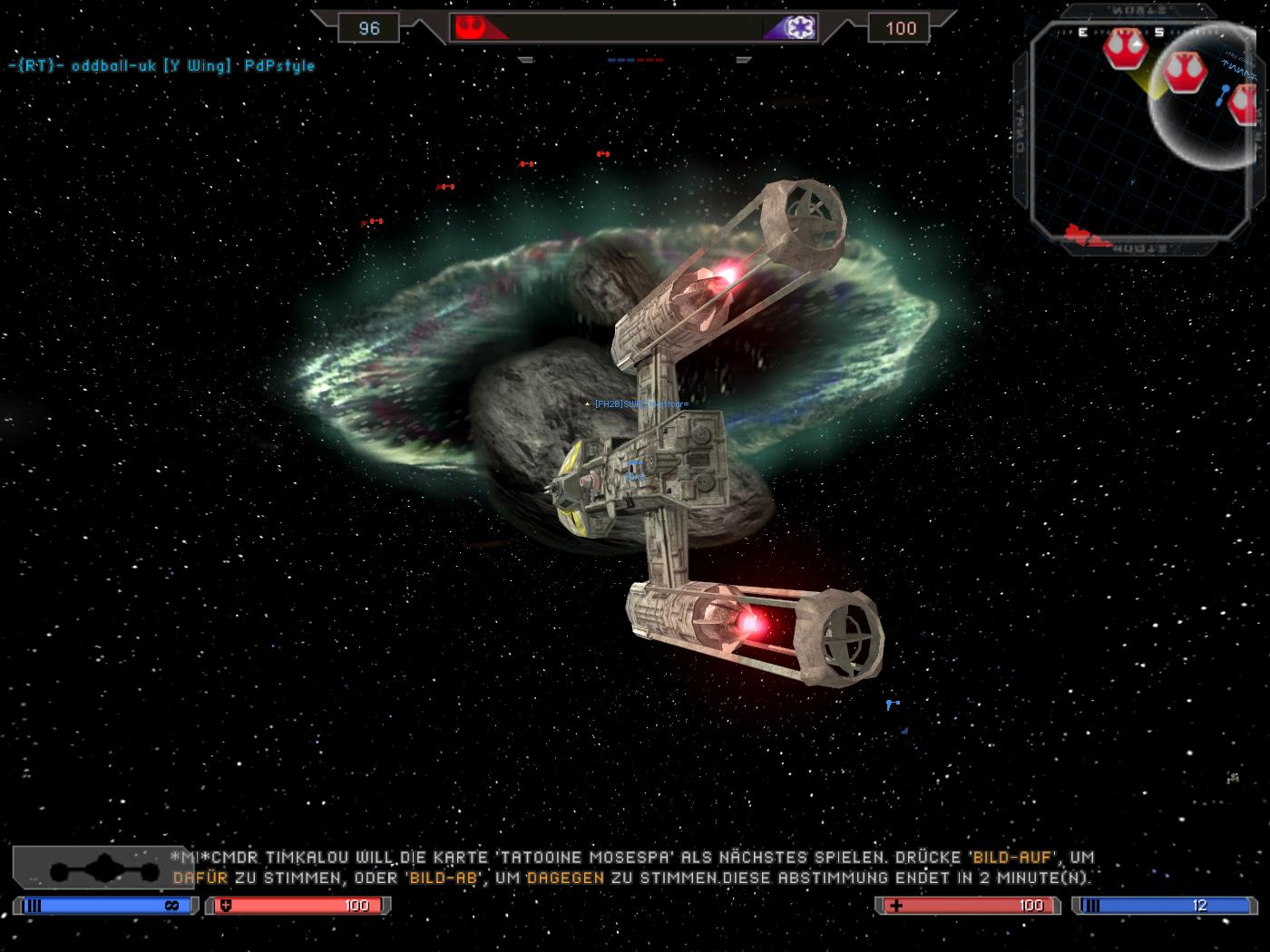Select the Galactic Empire team emblem

pos(802,27)
